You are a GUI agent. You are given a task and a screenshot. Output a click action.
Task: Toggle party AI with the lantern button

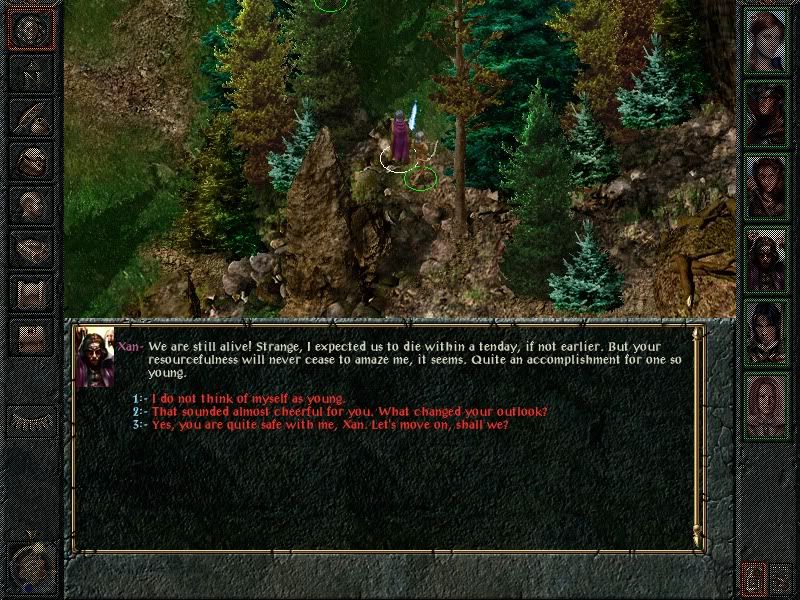pos(753,578)
